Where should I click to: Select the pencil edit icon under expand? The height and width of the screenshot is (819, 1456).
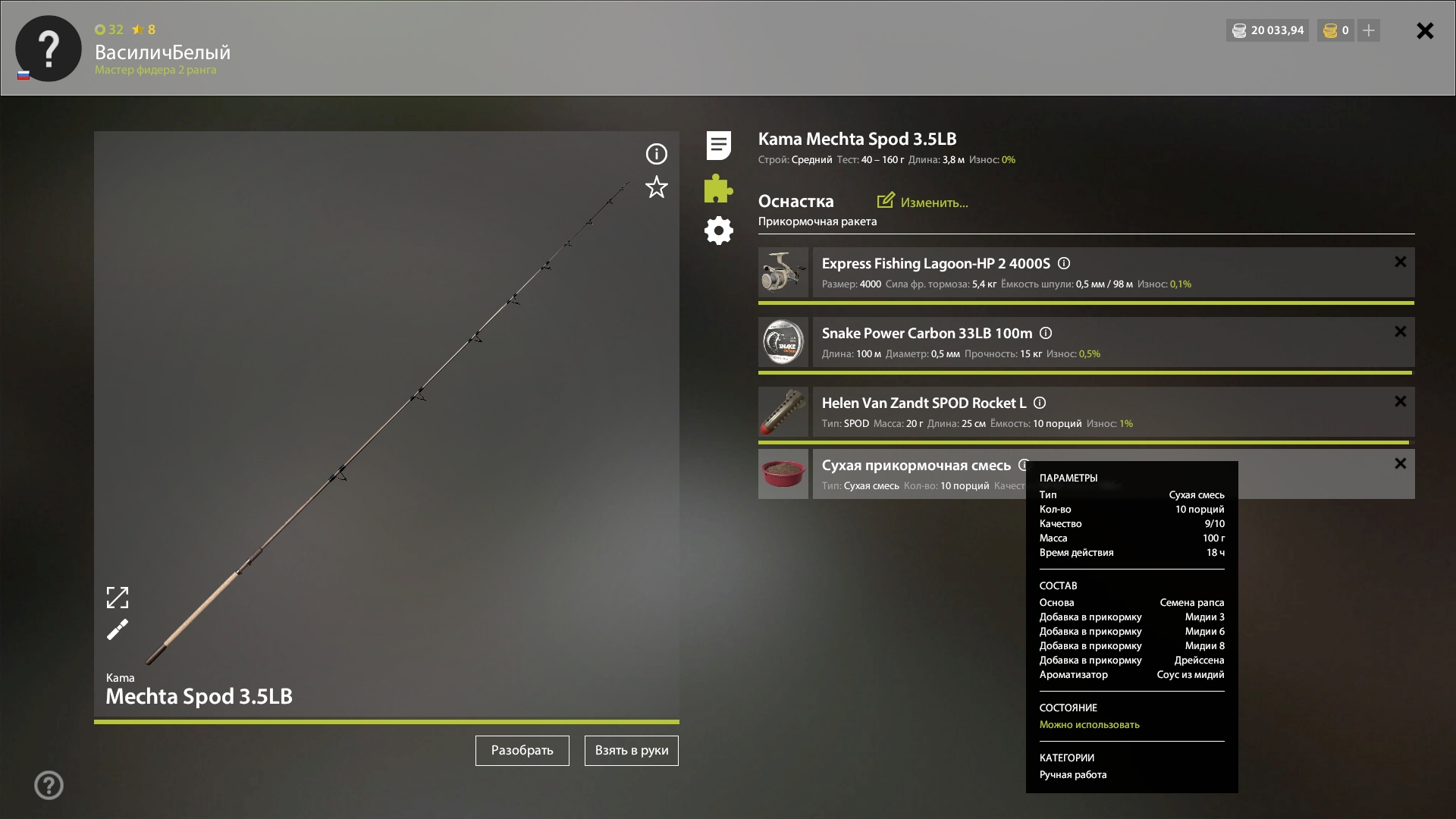pos(118,629)
